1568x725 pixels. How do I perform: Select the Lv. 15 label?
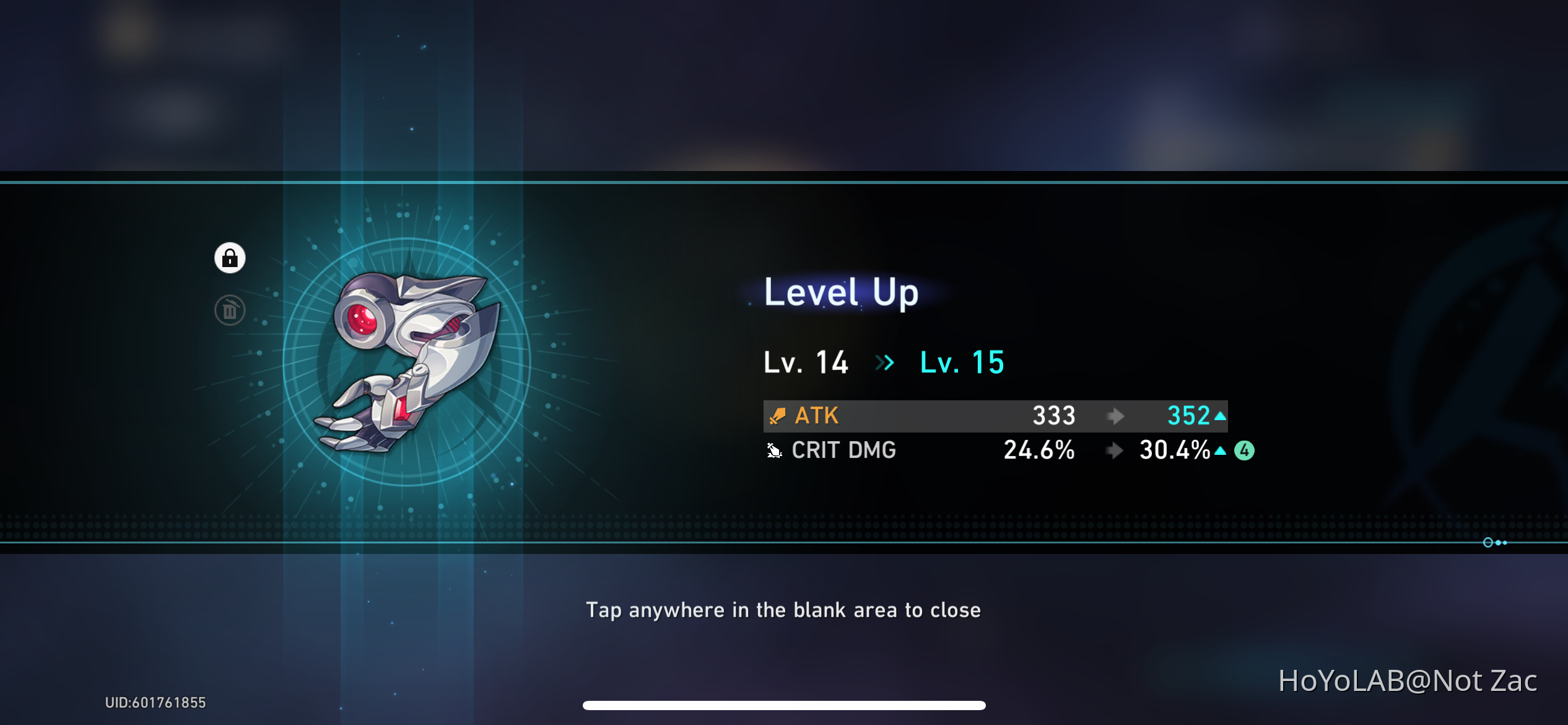pos(960,363)
